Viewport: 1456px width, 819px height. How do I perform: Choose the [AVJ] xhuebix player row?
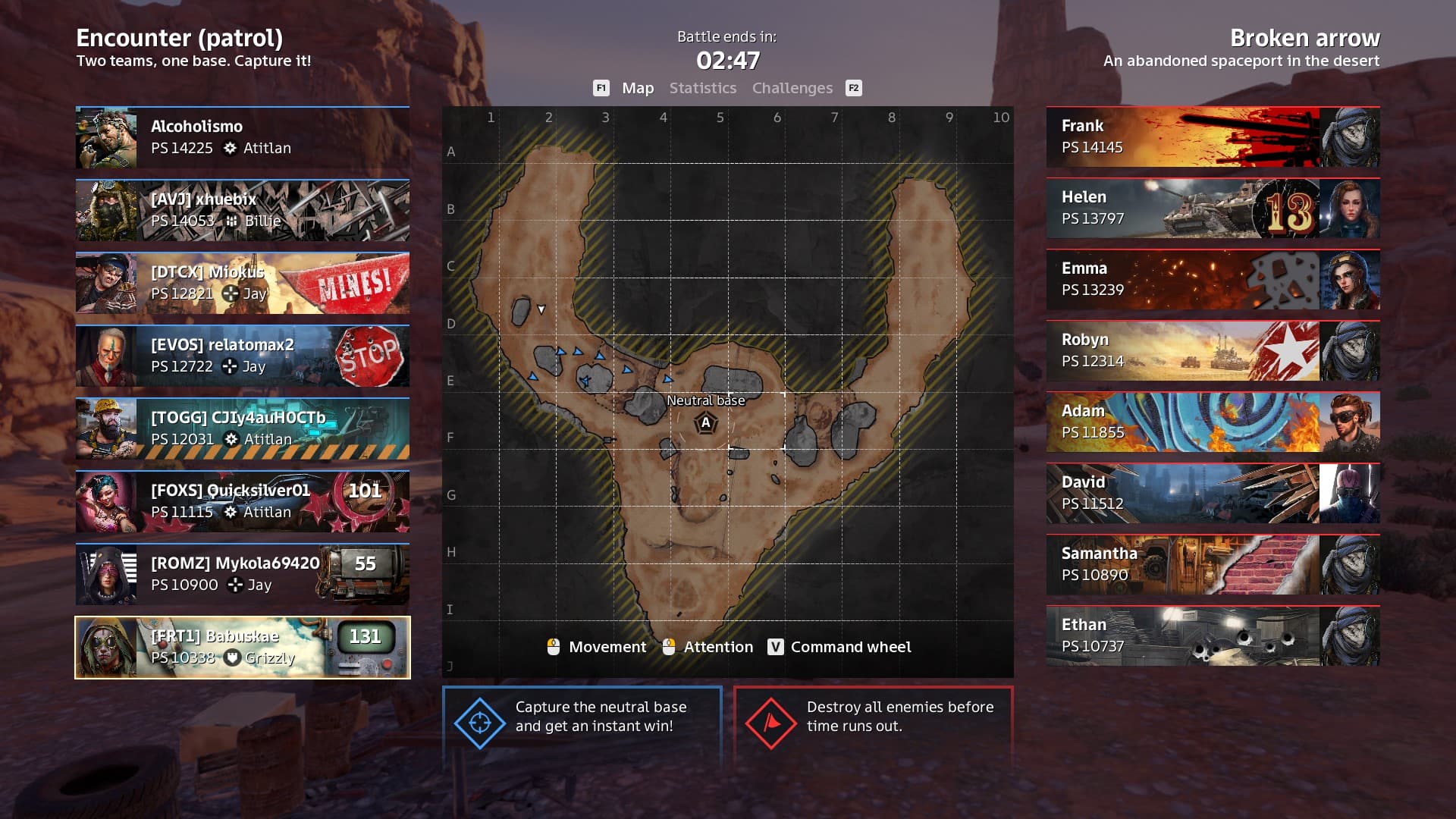pos(243,210)
